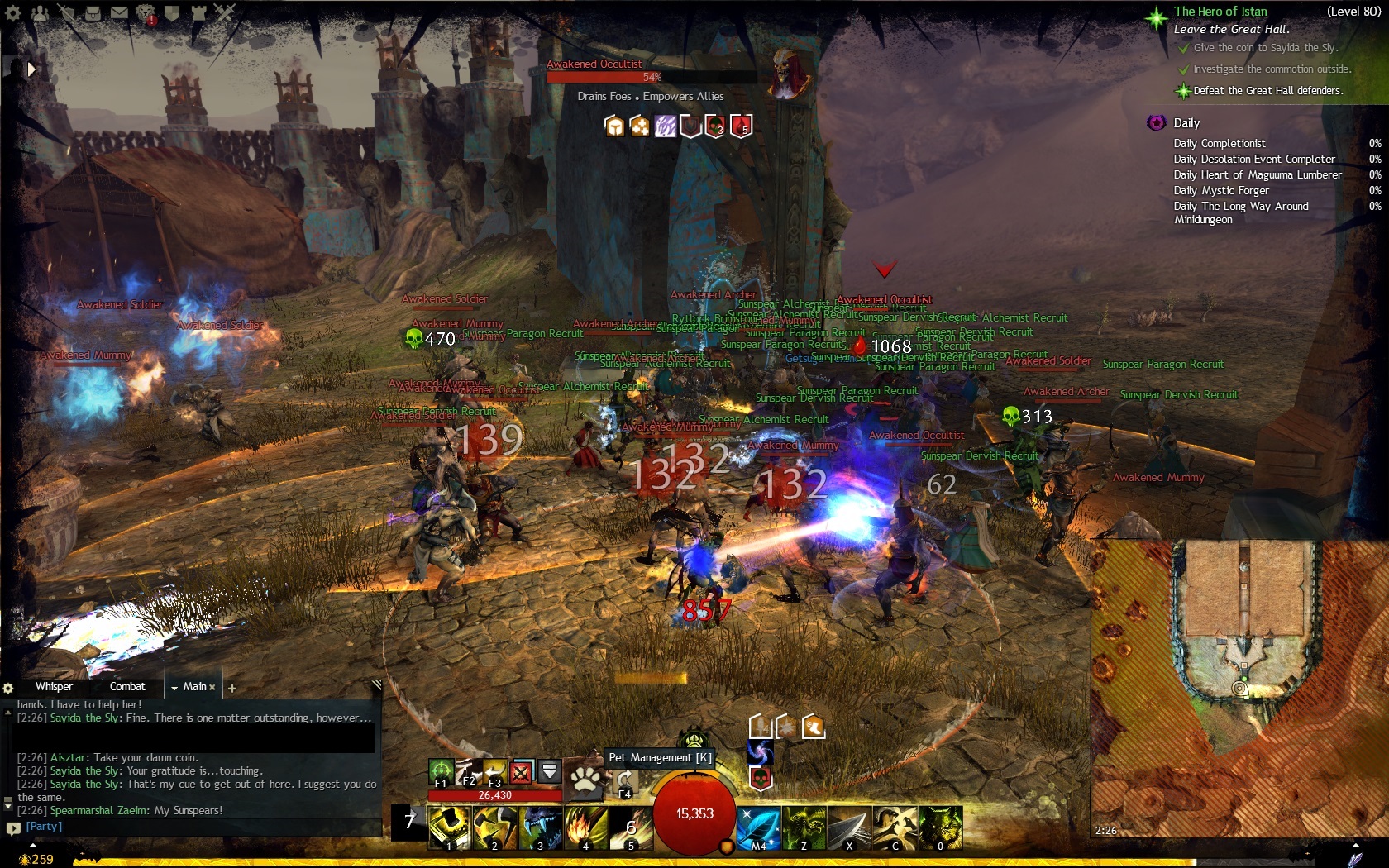The image size is (1389, 868).
Task: Click the Party chat input field
Action: 198,827
